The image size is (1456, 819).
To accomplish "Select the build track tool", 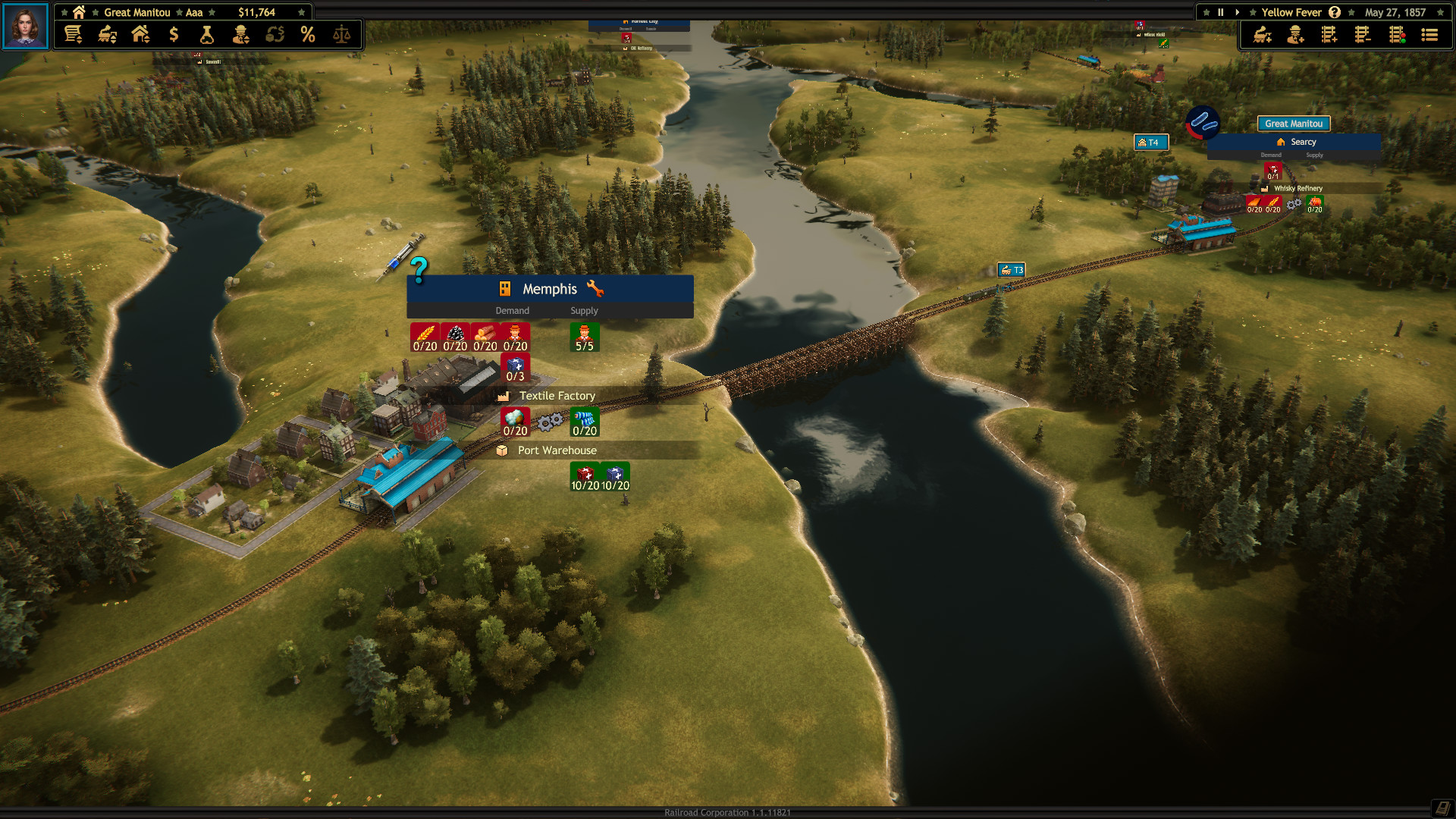I will point(1328,34).
